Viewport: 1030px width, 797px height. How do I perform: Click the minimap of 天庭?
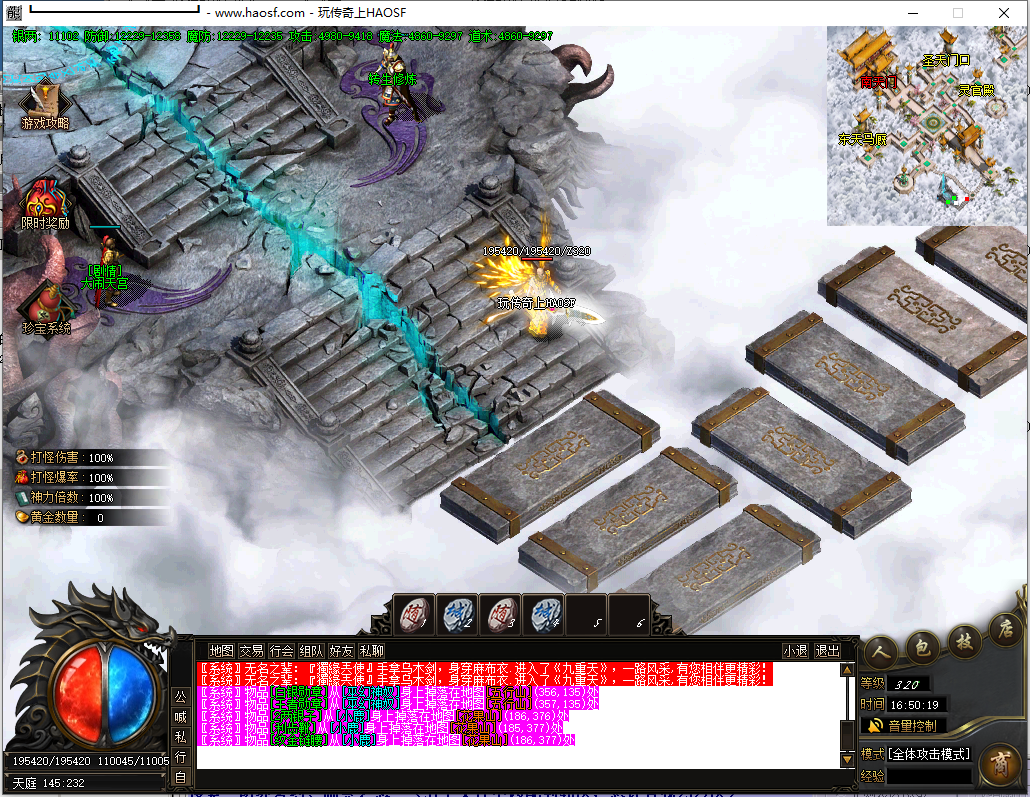point(926,126)
